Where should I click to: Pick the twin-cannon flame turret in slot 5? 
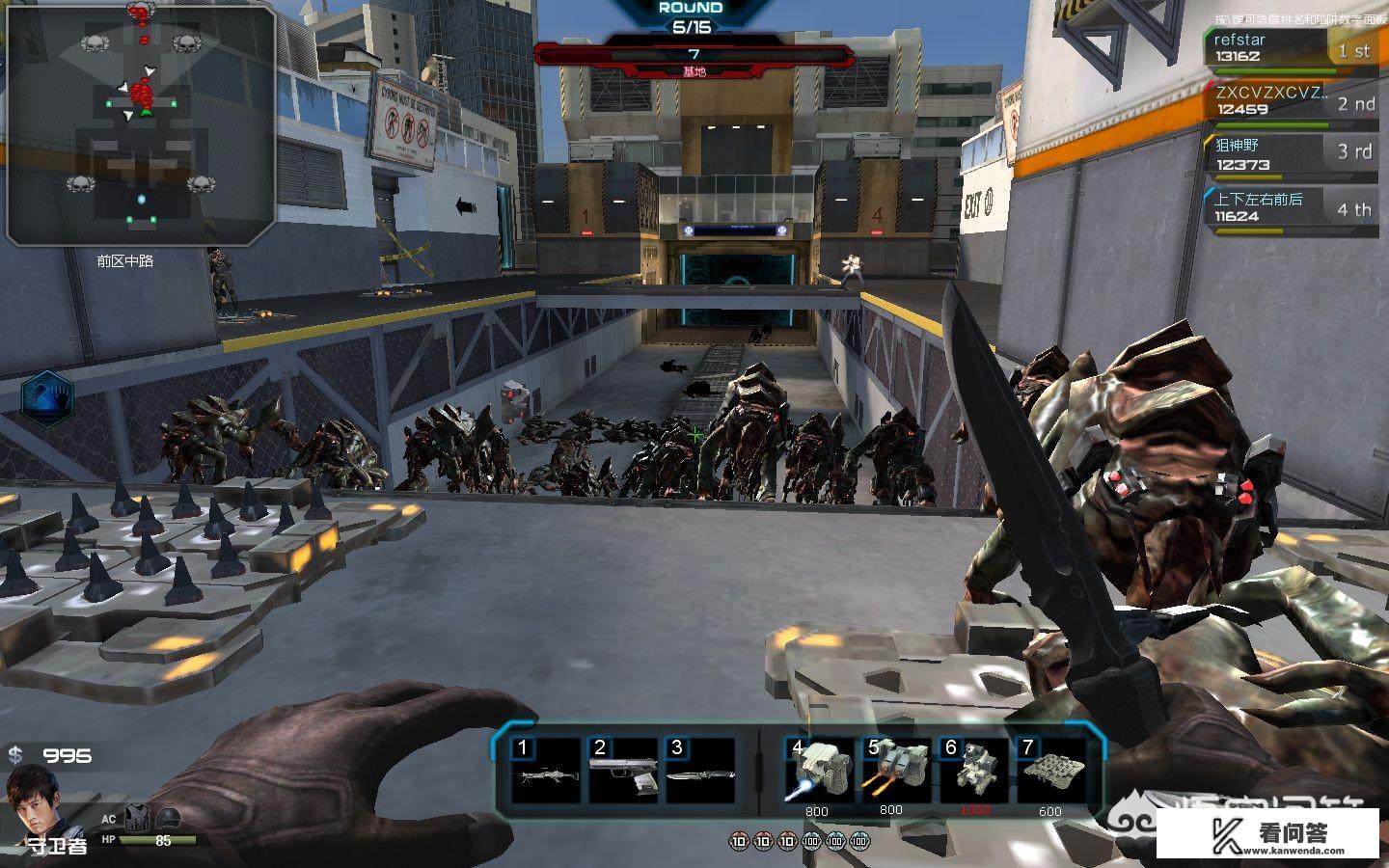tap(894, 773)
